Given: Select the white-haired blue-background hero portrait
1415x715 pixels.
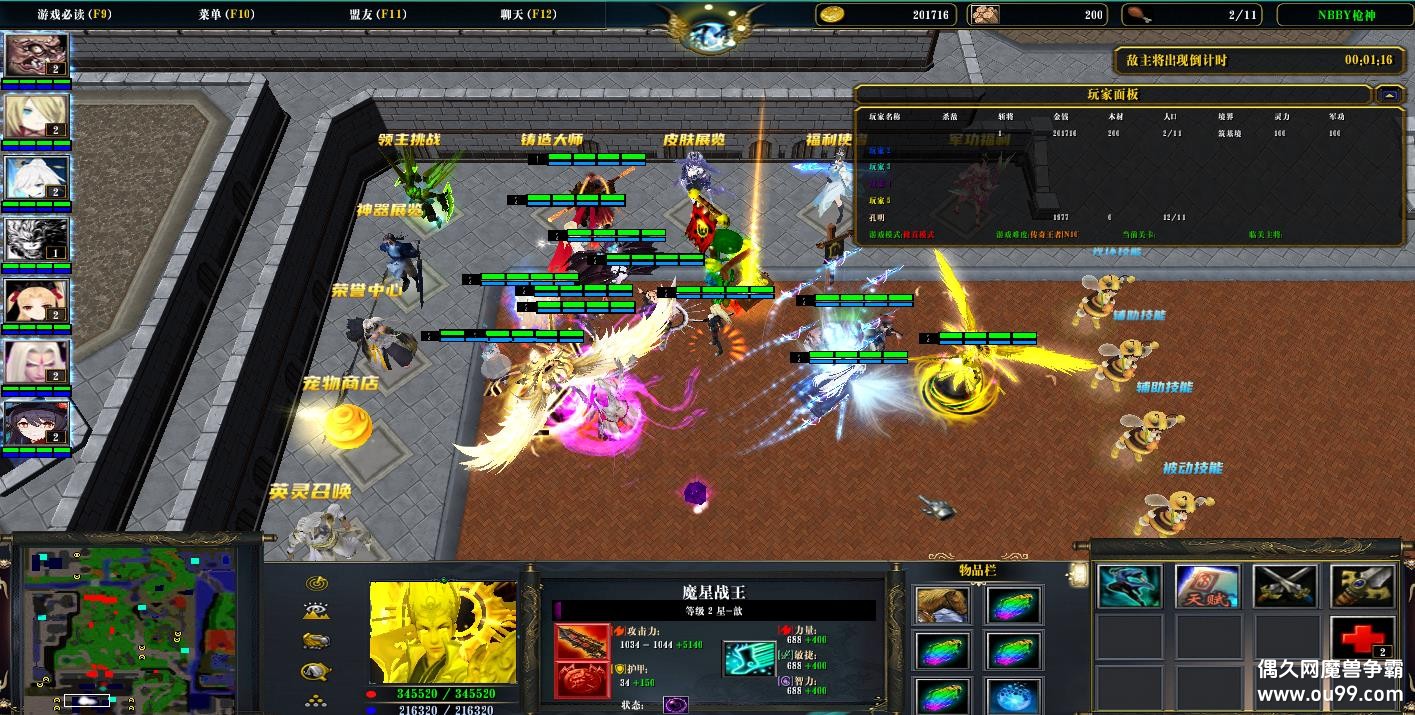Looking at the screenshot, I should coord(37,178).
